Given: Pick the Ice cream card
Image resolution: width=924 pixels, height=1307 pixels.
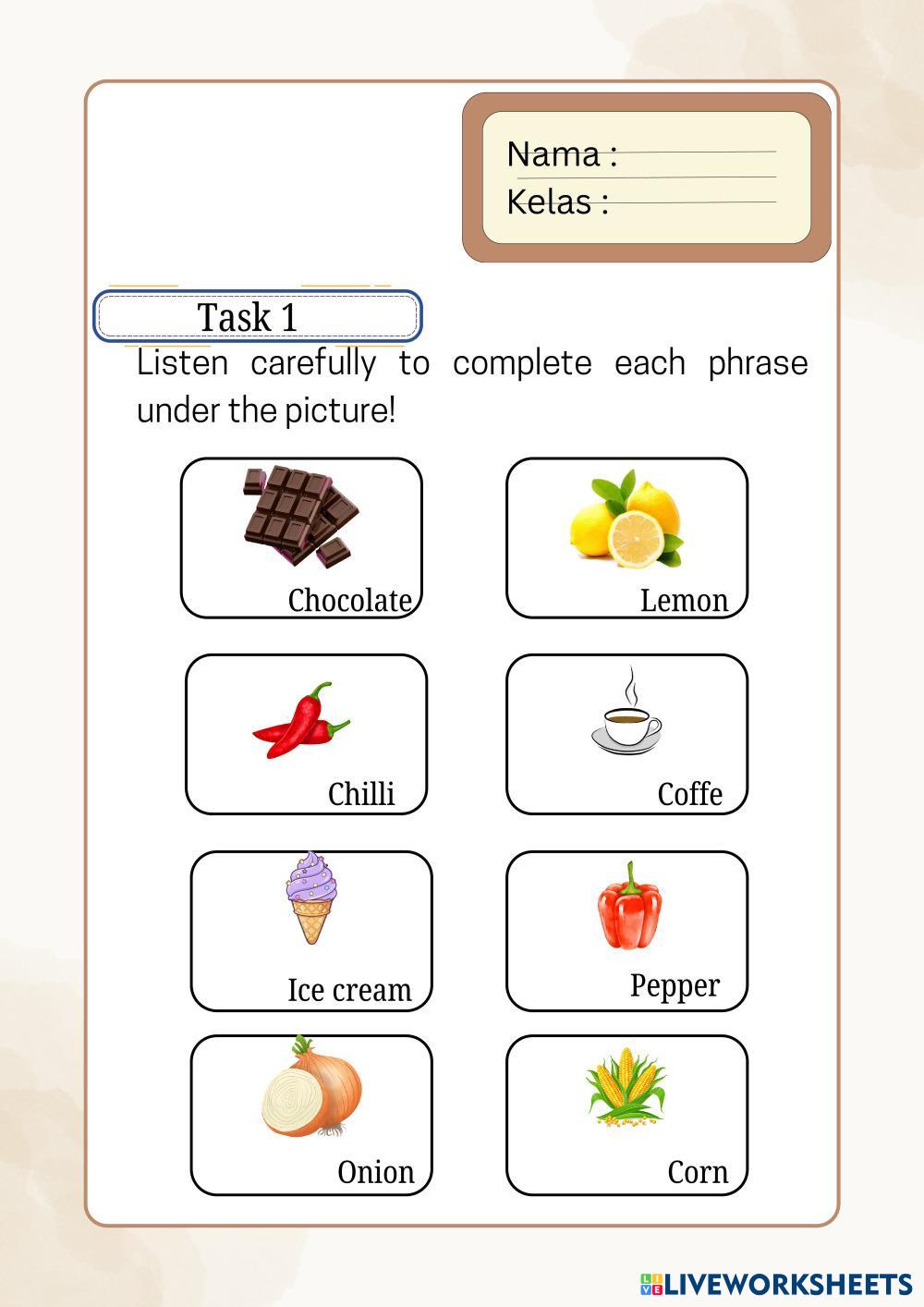Looking at the screenshot, I should [x=311, y=931].
